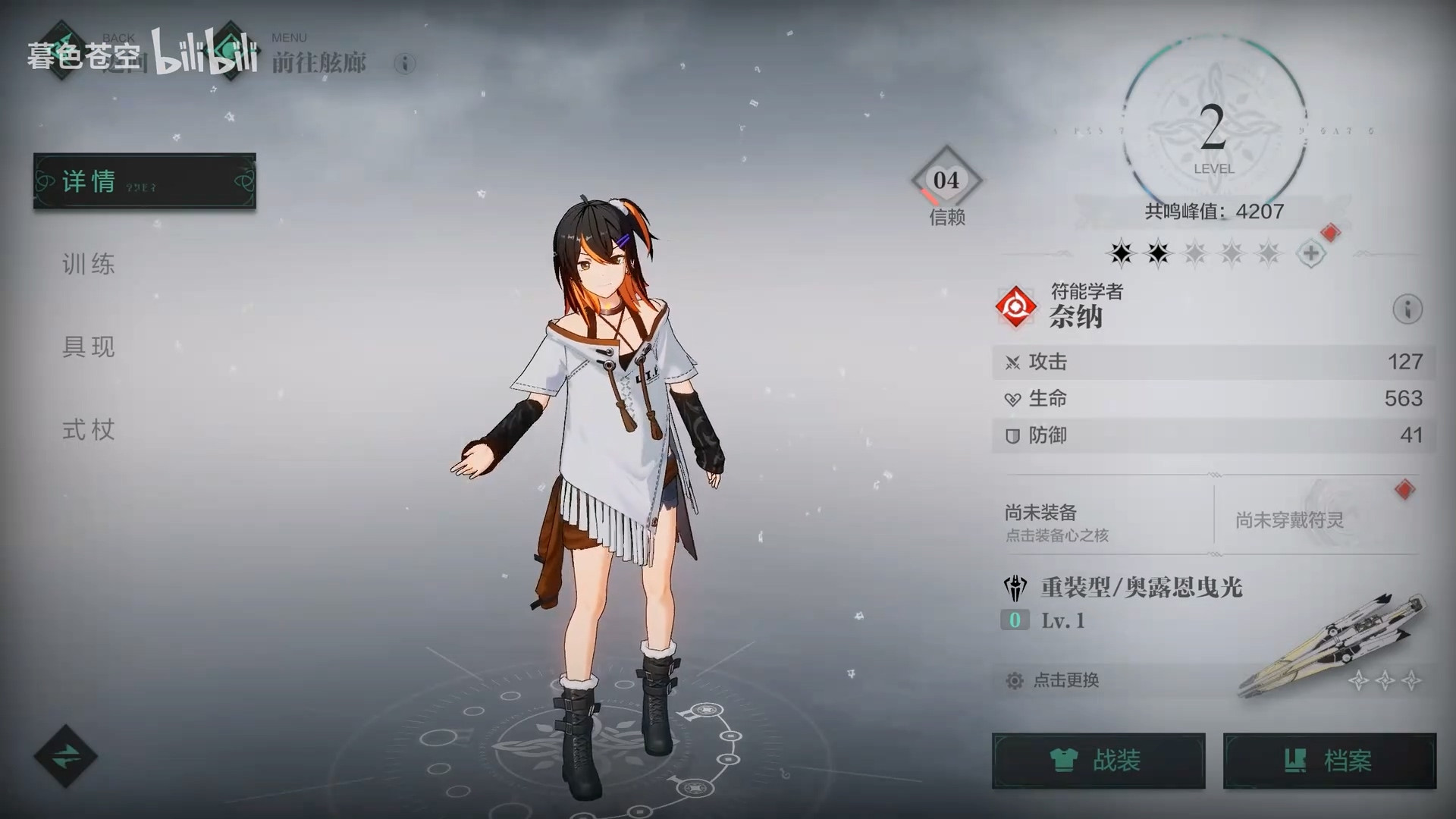
Task: View character info for 奈纳
Action: 1407,309
